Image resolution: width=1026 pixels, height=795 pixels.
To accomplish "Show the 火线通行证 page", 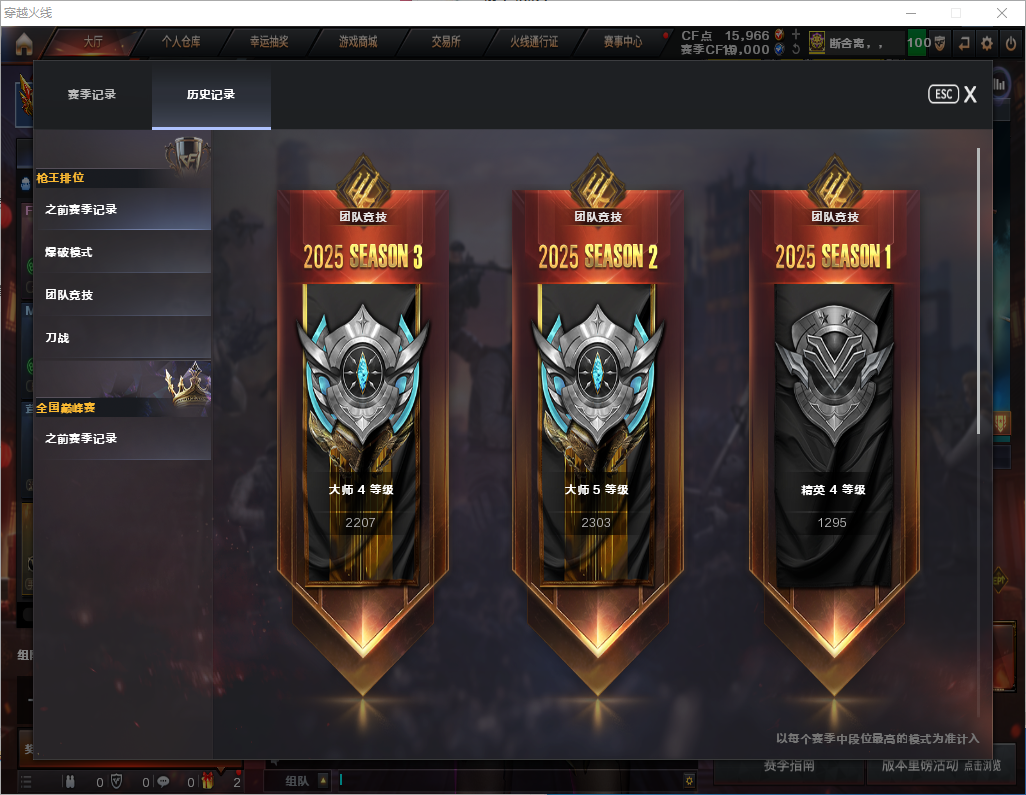I will [x=534, y=42].
